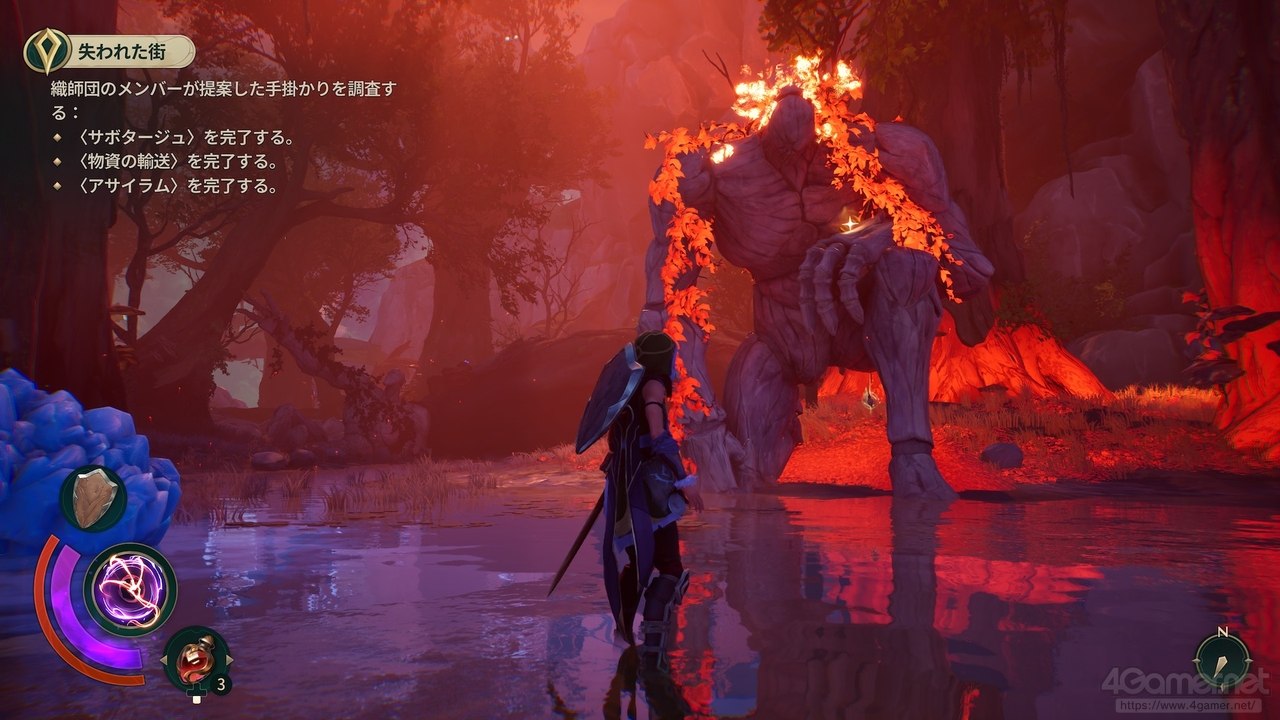The width and height of the screenshot is (1280, 720).
Task: Open the 4Gamer.net watermark link
Action: click(x=1185, y=690)
